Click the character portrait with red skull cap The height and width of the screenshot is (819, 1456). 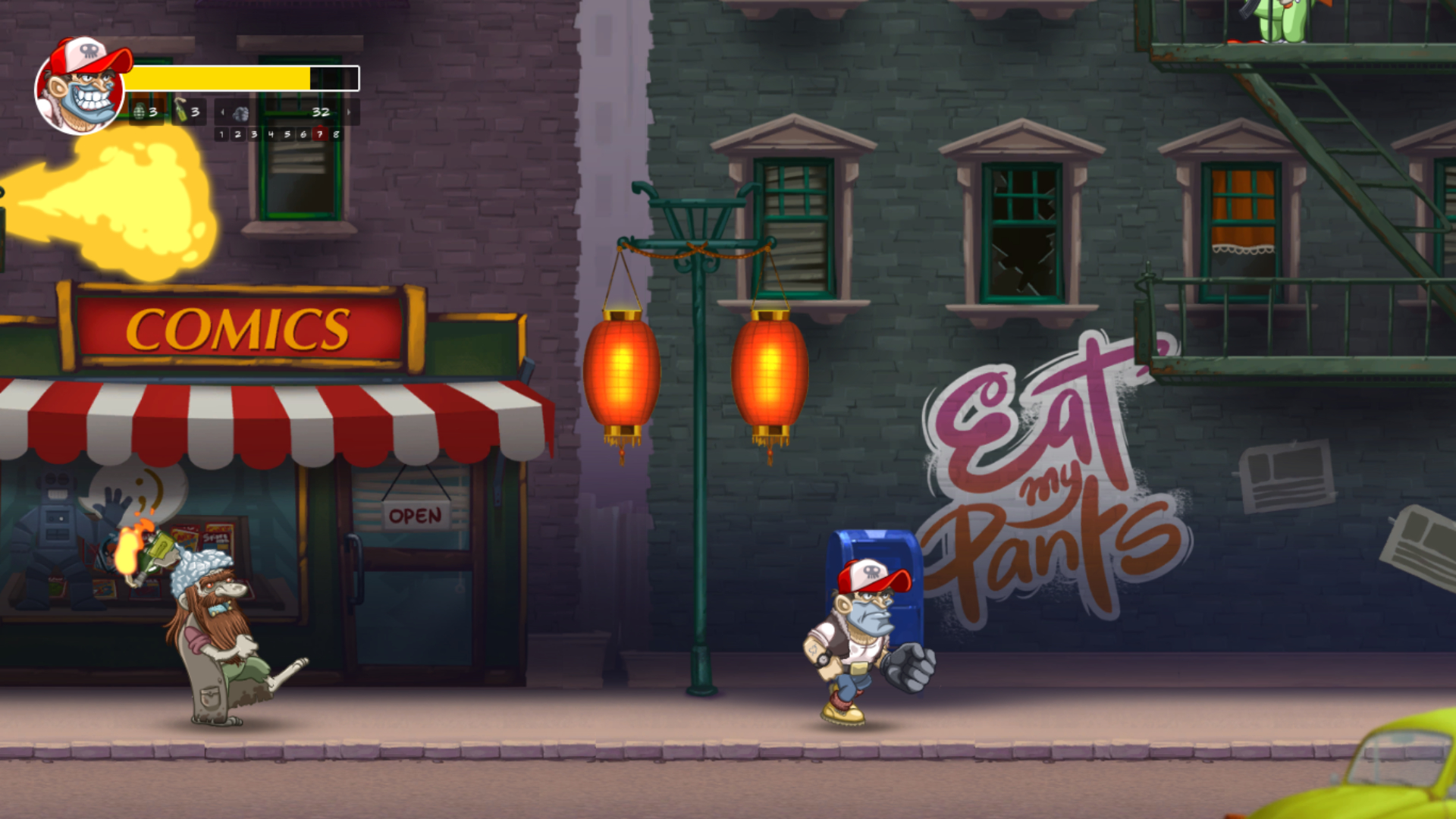80,87
